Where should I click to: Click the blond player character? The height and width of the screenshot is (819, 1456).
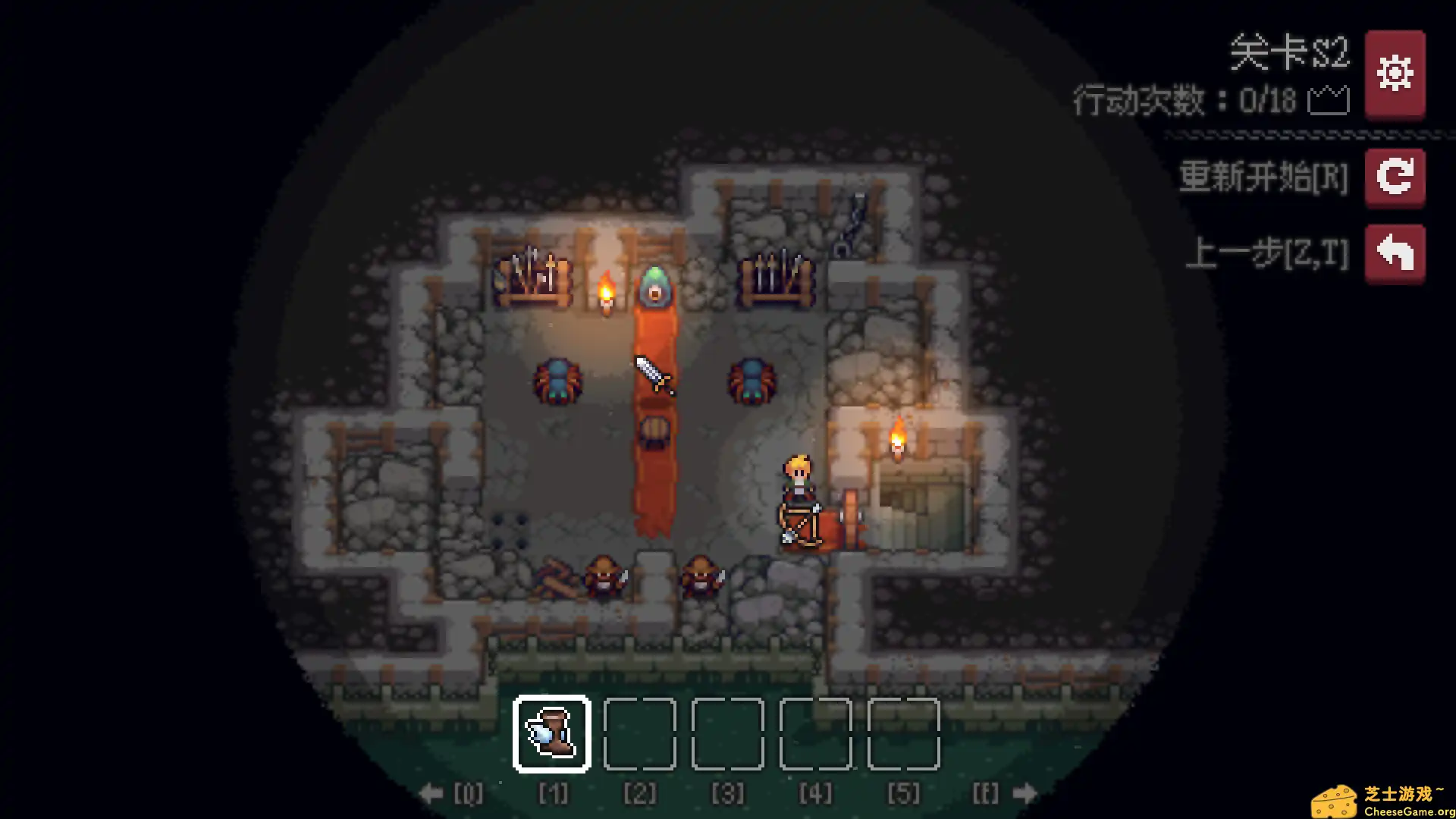pos(797,478)
